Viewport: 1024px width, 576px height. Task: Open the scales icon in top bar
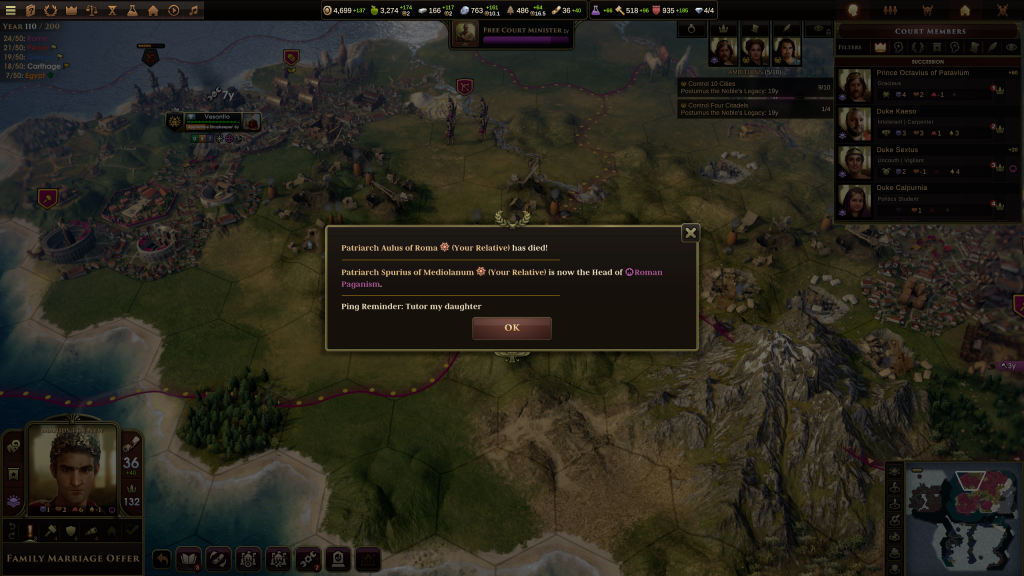(92, 10)
